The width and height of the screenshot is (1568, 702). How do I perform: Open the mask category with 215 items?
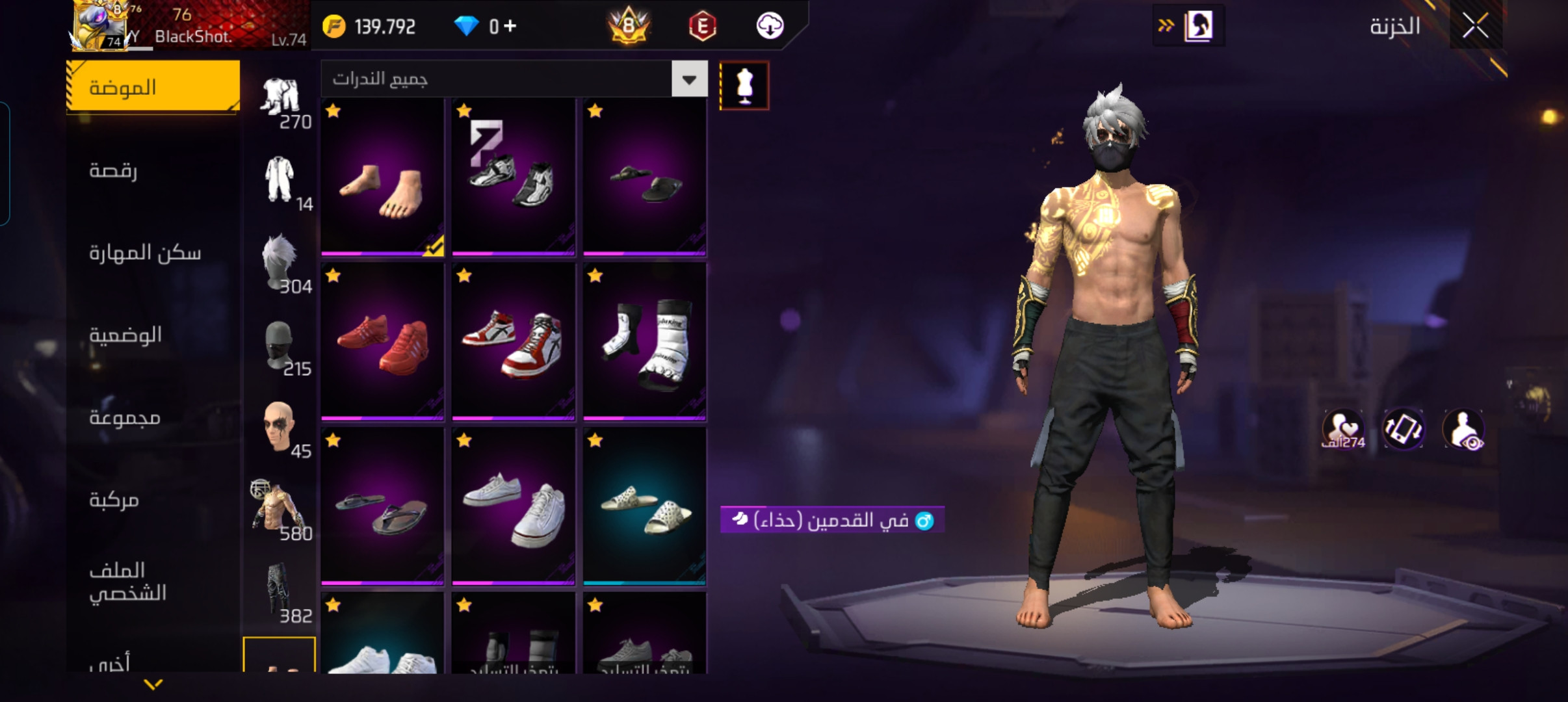click(x=280, y=346)
